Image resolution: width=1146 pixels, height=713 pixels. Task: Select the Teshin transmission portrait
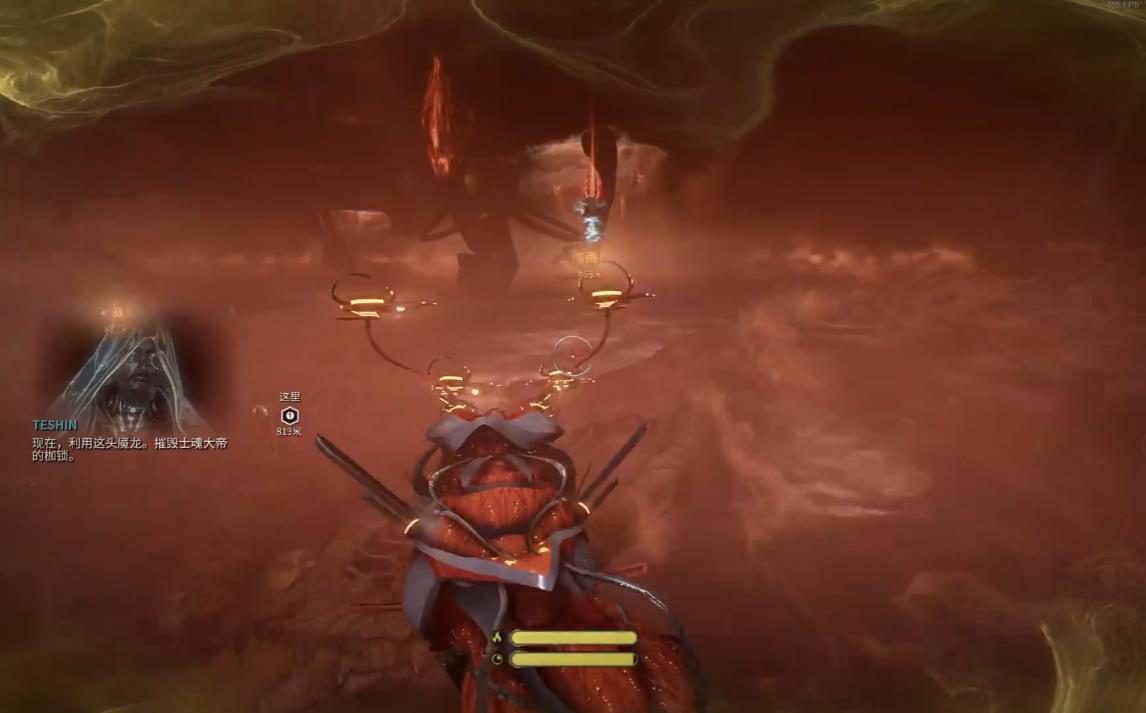(125, 366)
